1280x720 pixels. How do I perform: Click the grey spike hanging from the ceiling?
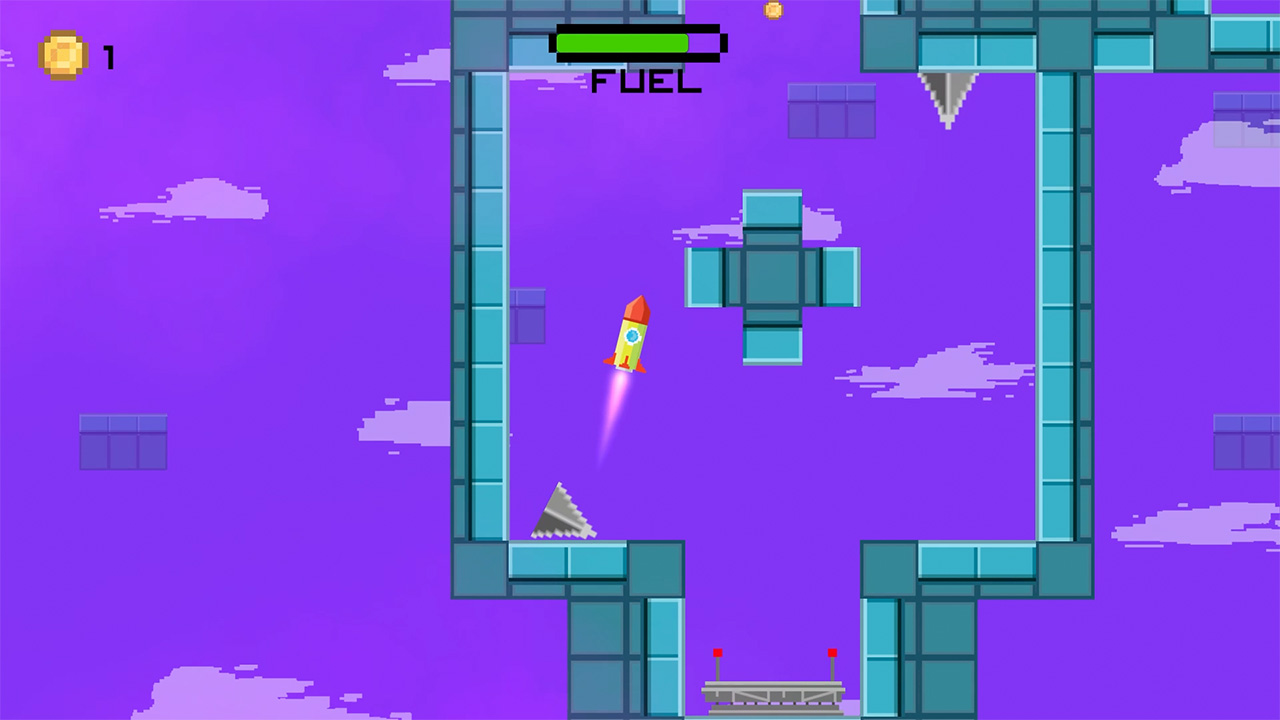coord(946,95)
